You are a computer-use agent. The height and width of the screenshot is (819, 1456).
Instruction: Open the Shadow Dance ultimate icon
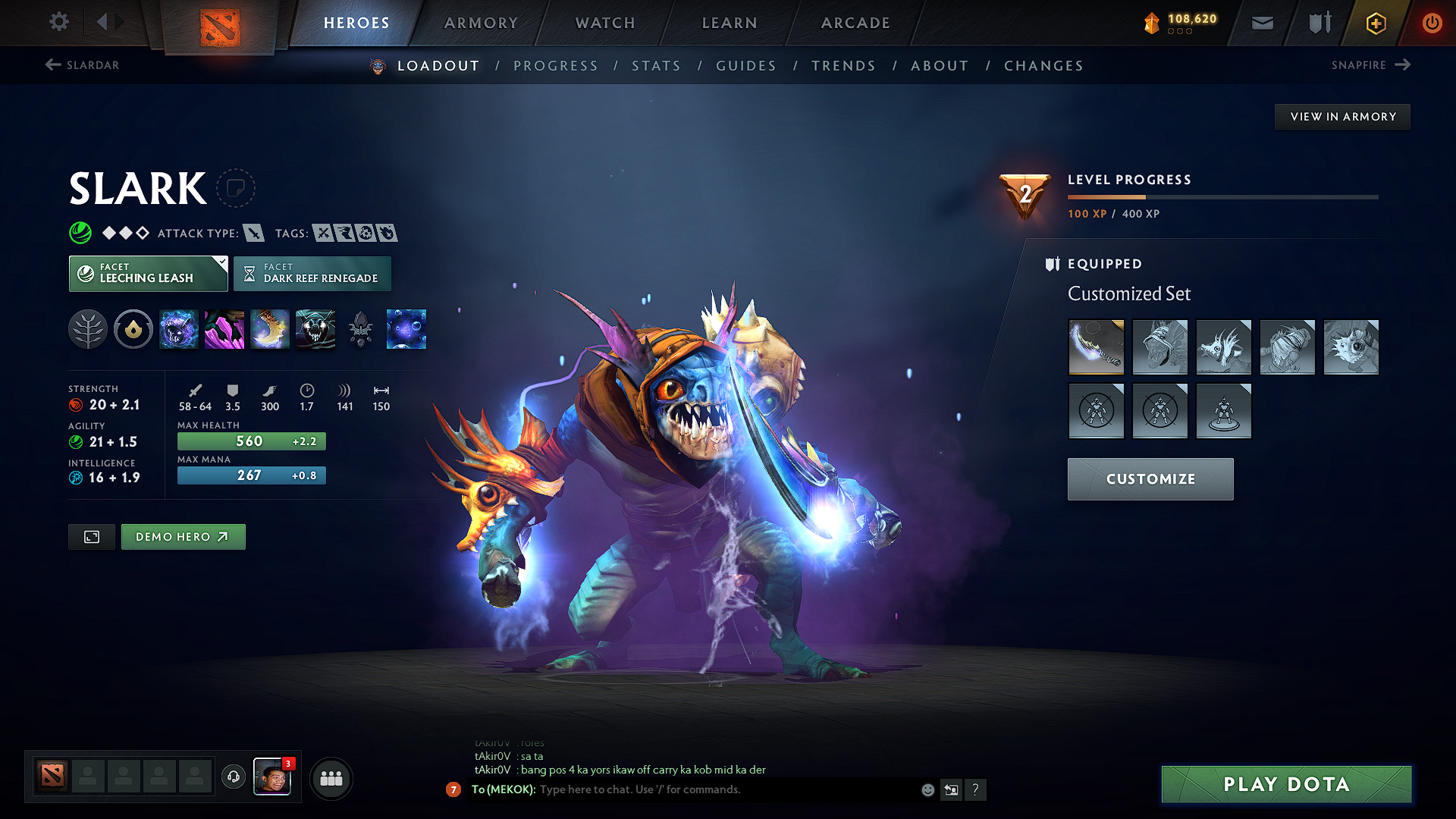point(315,329)
